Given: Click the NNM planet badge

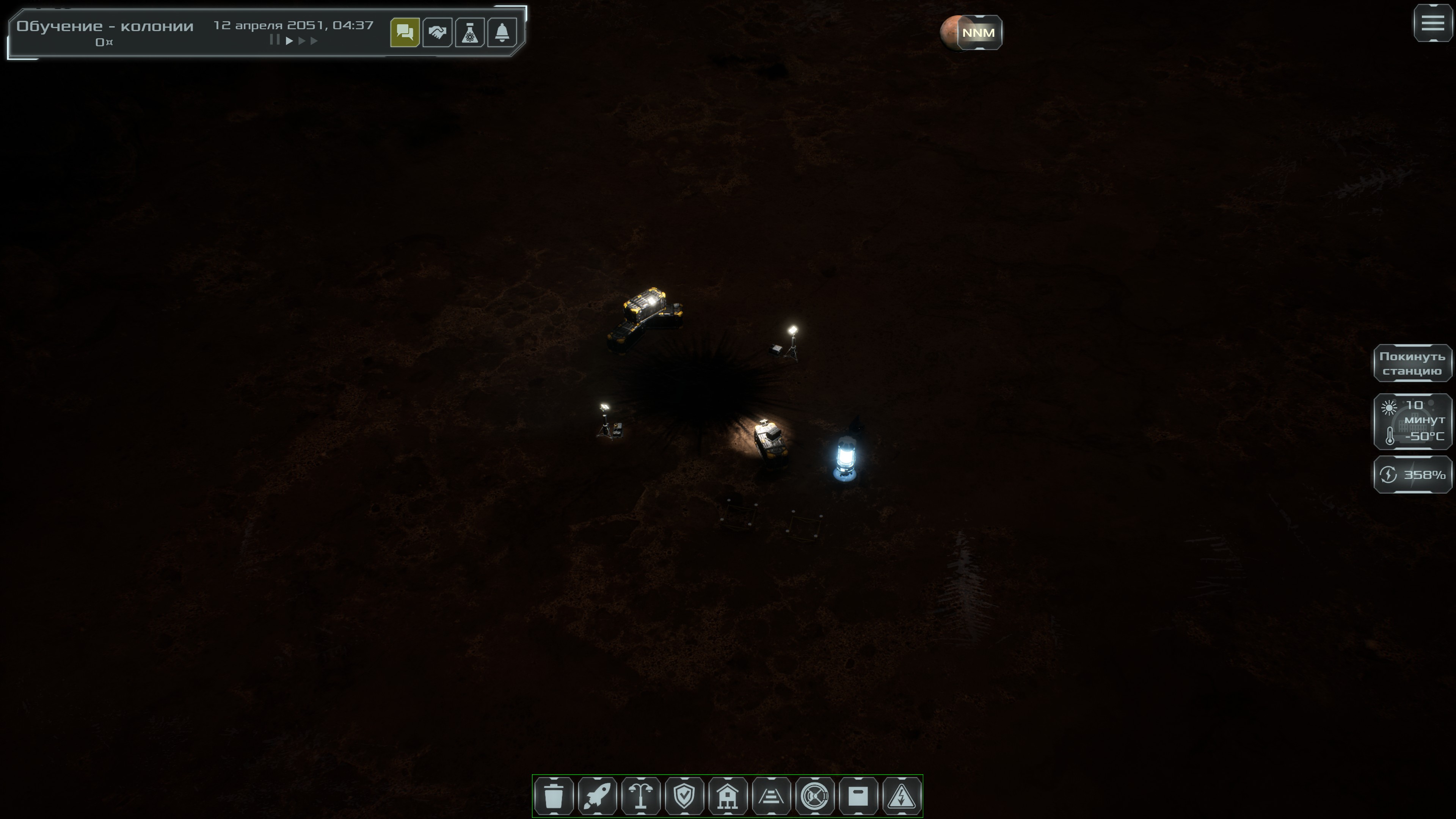Looking at the screenshot, I should tap(978, 33).
